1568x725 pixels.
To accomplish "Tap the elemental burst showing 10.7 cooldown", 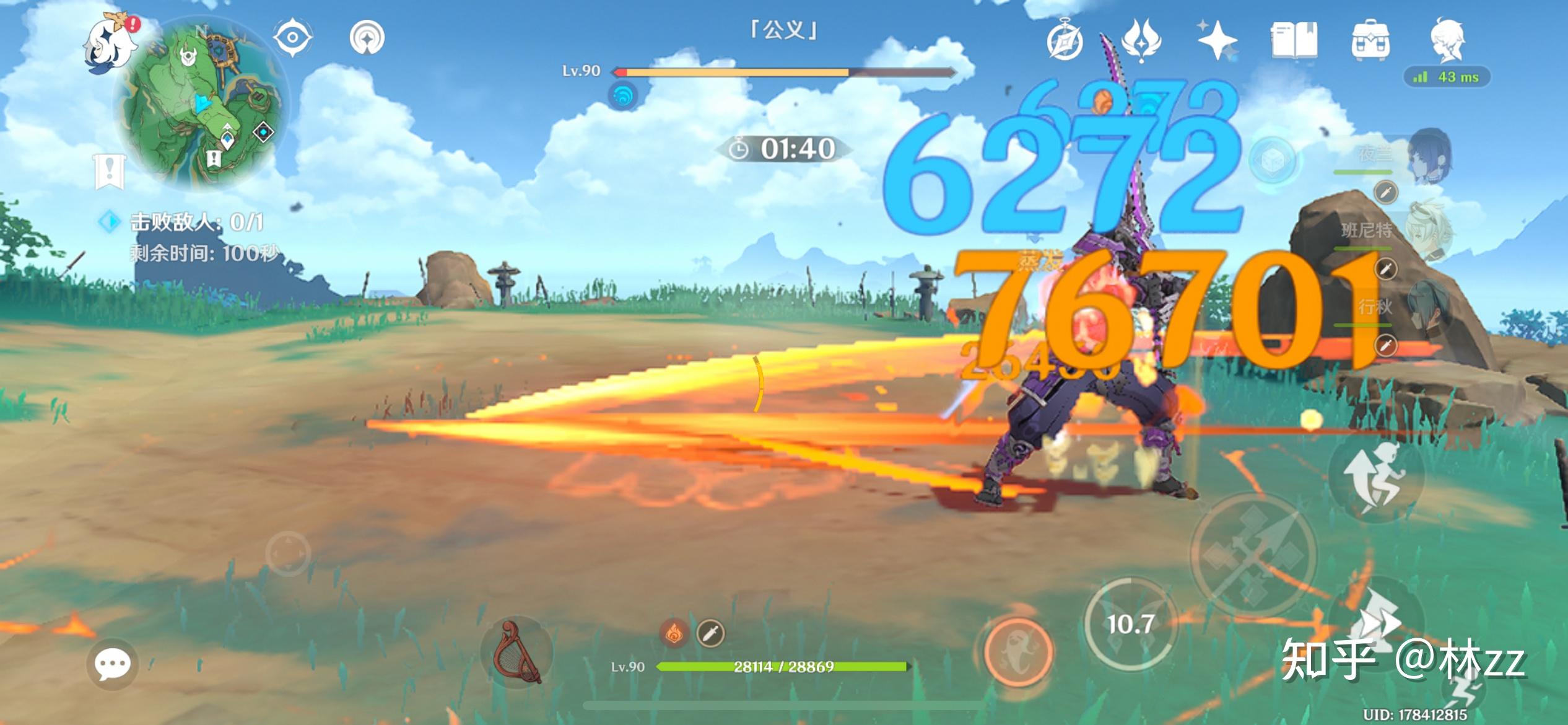I will [1130, 623].
